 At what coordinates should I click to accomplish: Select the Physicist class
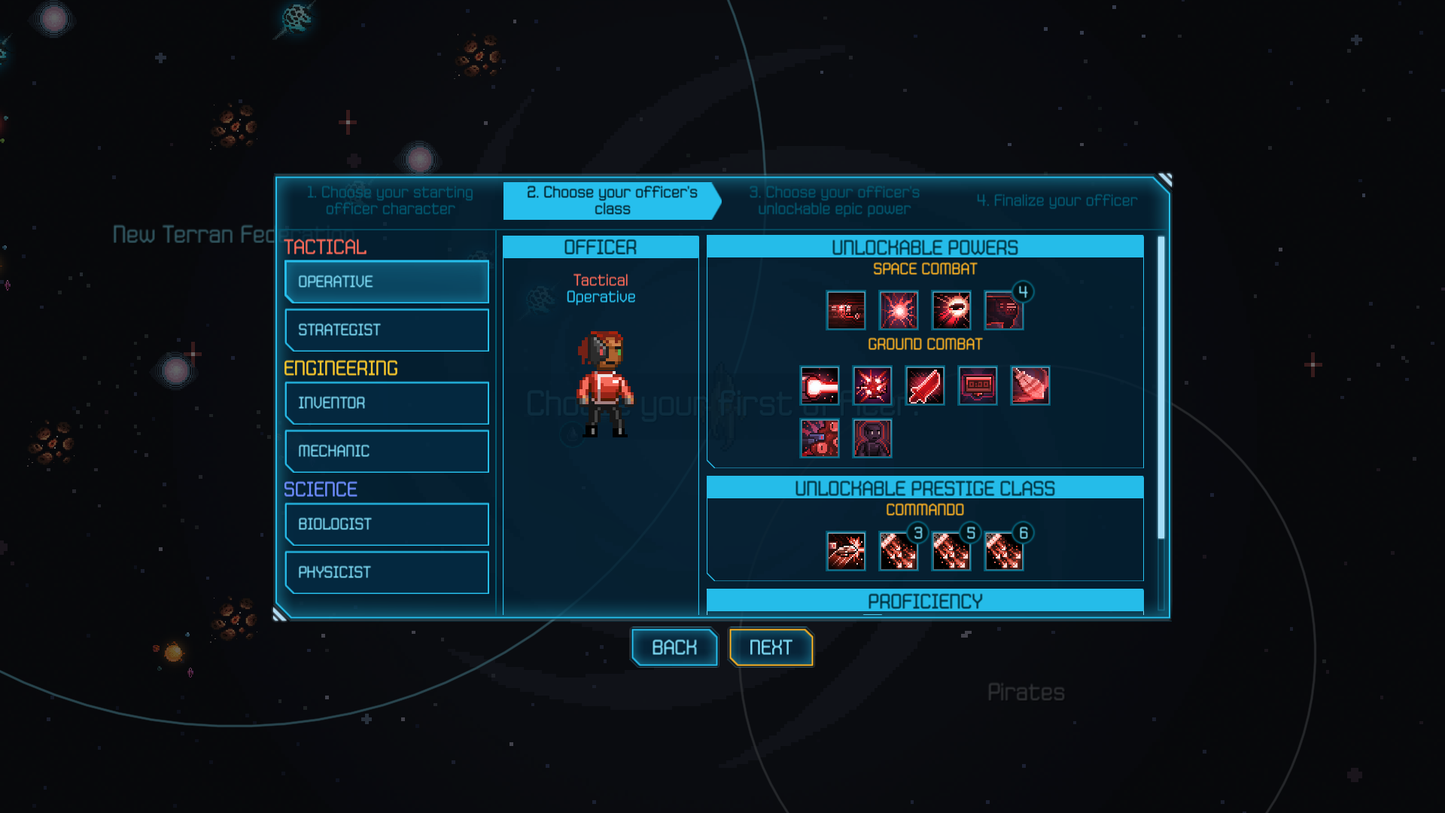387,572
